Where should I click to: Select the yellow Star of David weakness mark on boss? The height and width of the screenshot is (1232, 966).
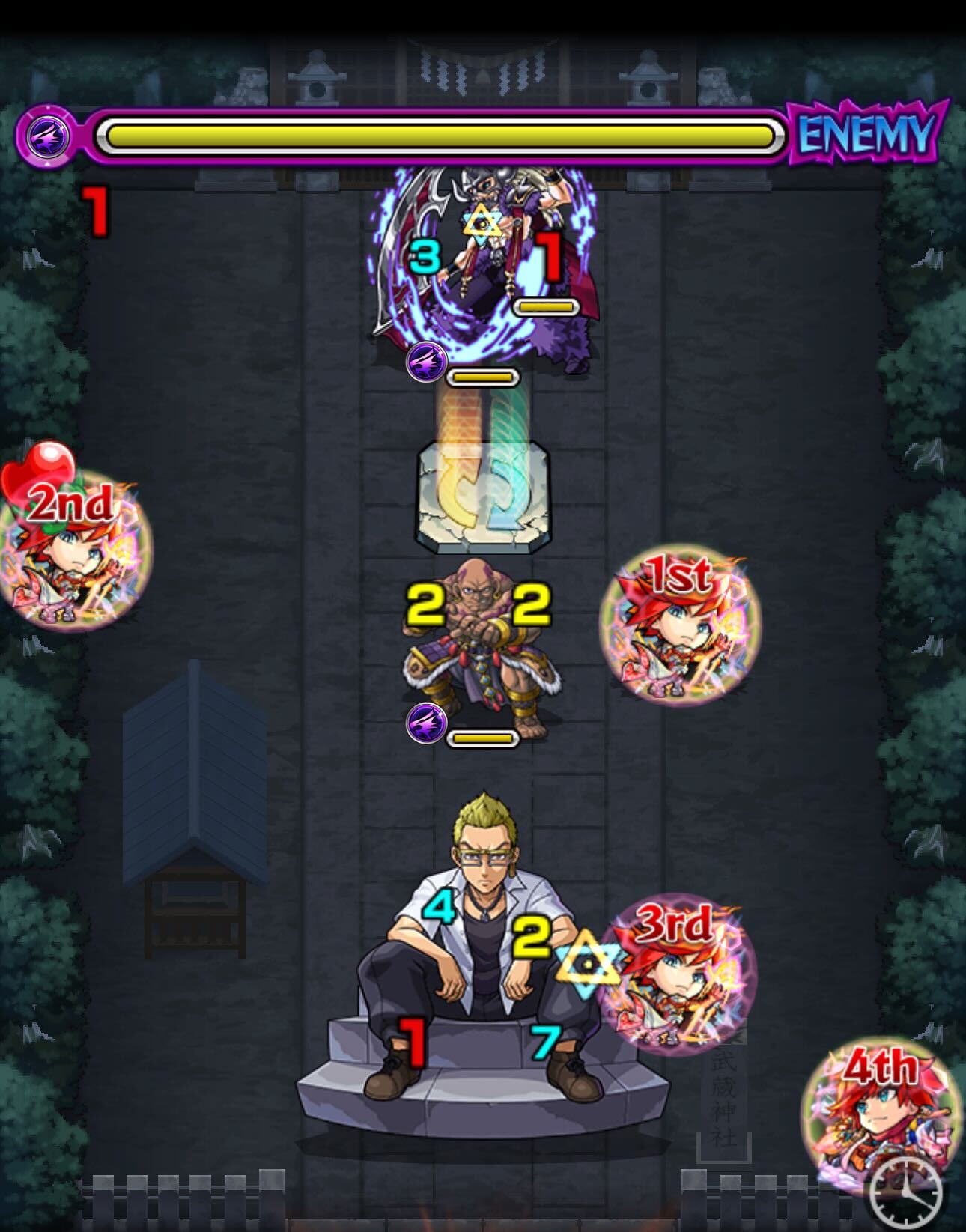[483, 221]
